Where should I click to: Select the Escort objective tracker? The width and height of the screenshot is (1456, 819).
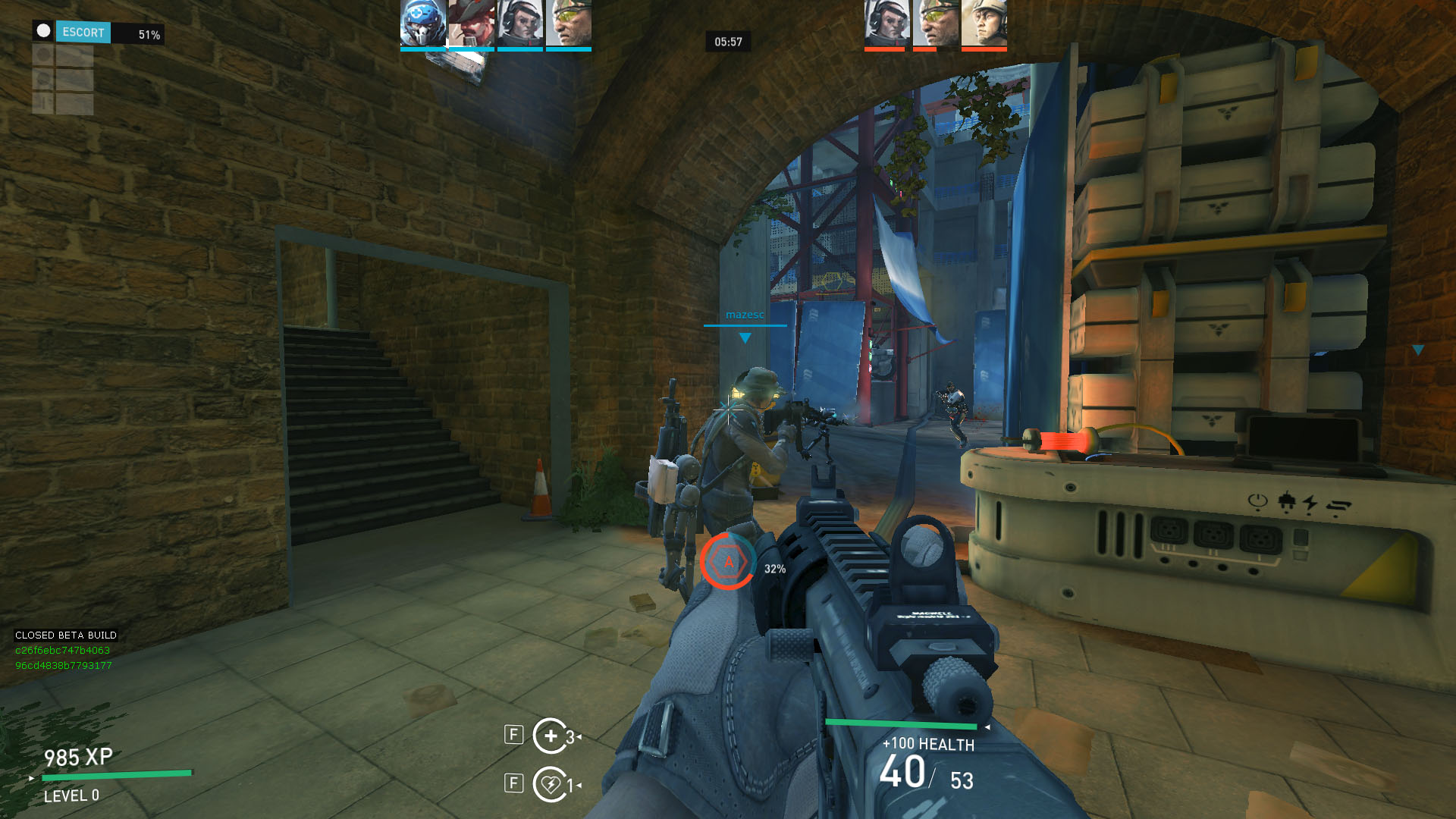[x=83, y=33]
